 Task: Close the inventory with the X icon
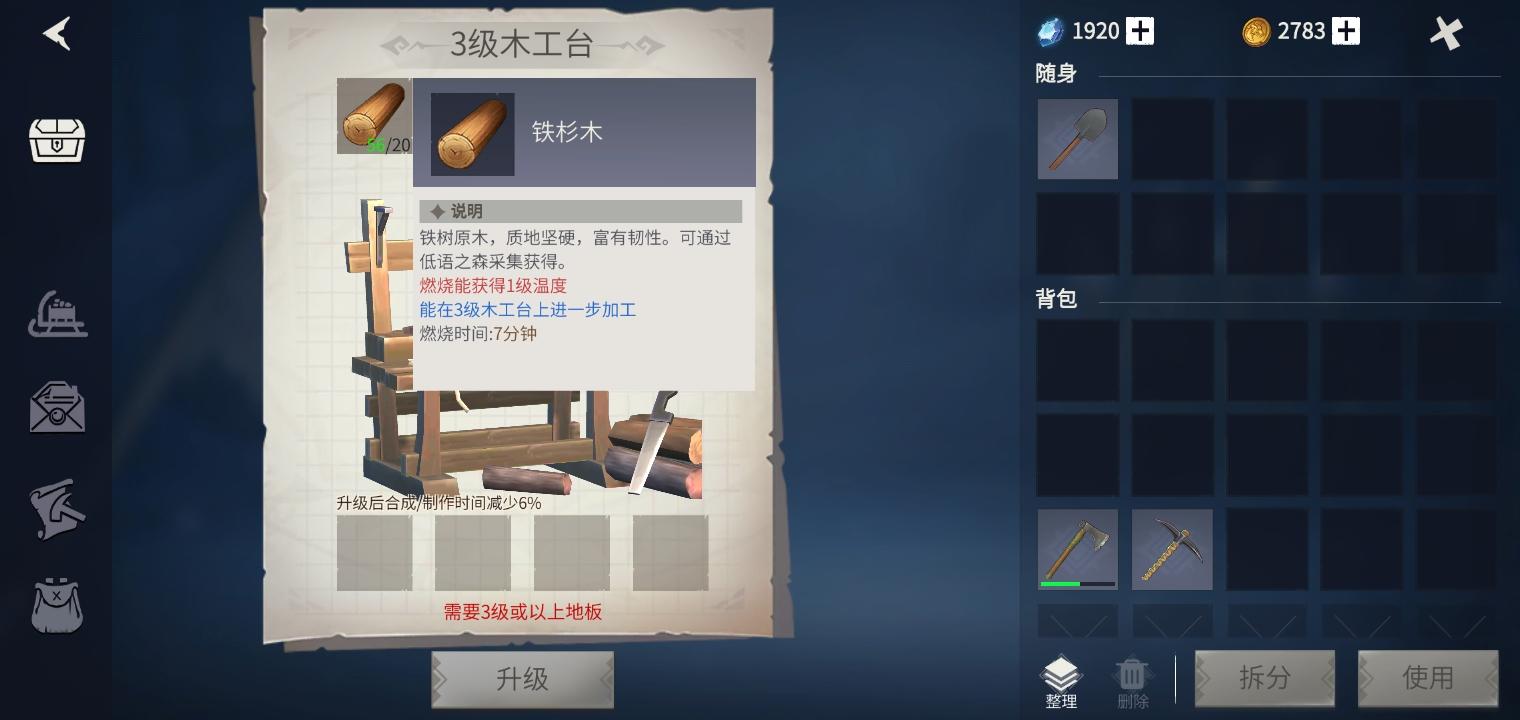(1446, 33)
